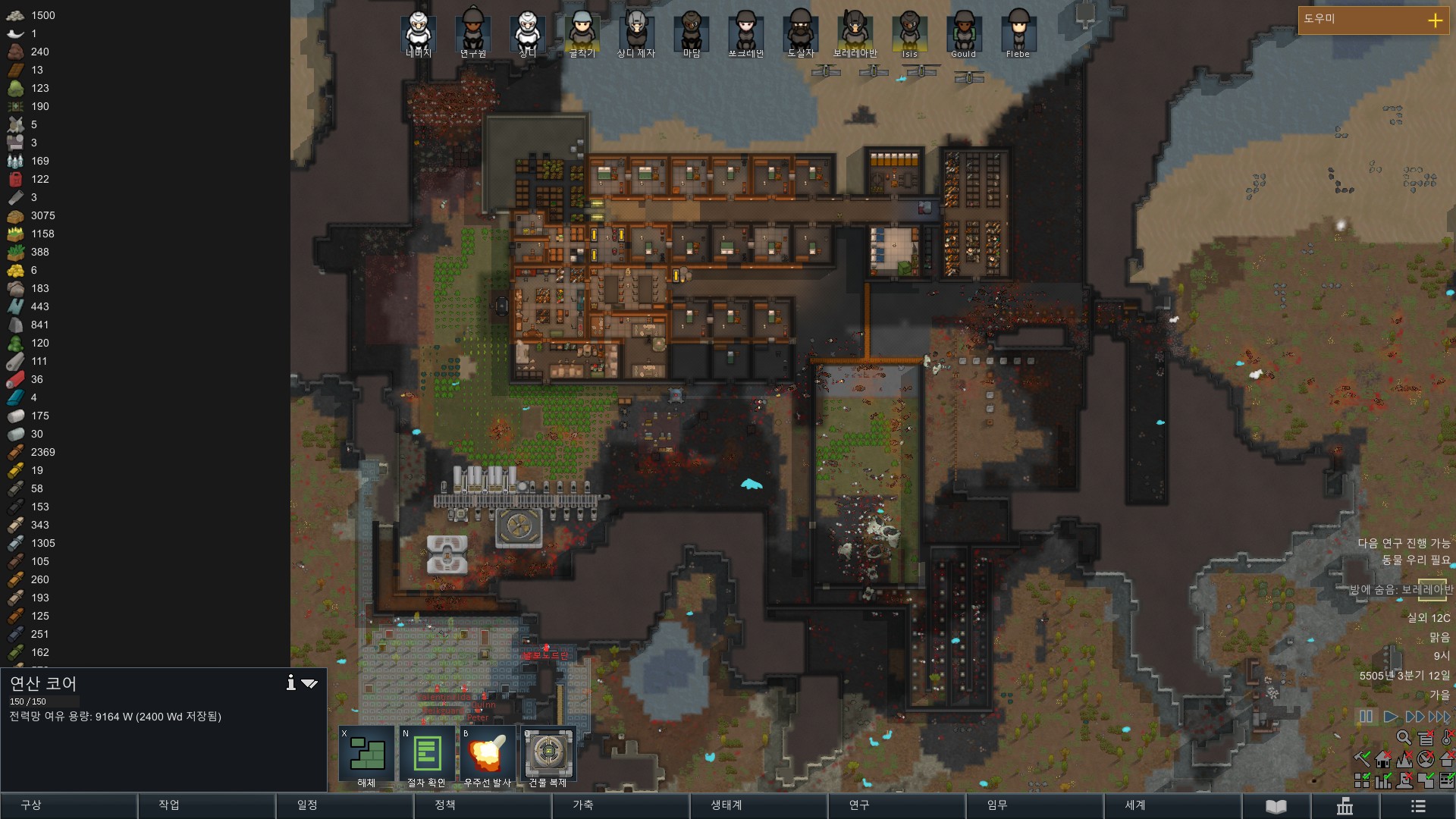The image size is (1456, 819).
Task: Open the info button on the inspect pane
Action: (290, 683)
